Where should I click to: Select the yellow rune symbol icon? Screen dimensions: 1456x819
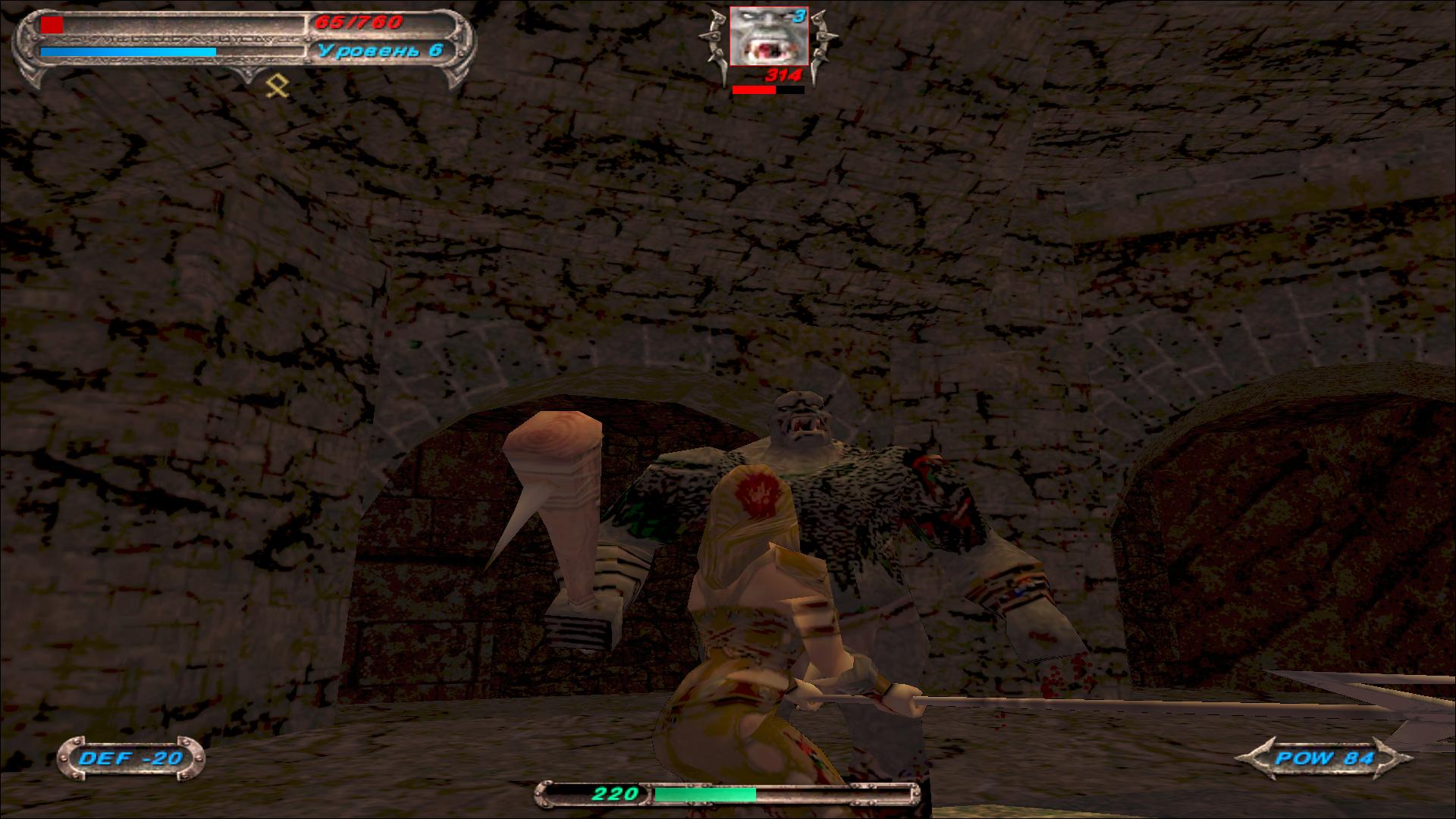pos(278,87)
